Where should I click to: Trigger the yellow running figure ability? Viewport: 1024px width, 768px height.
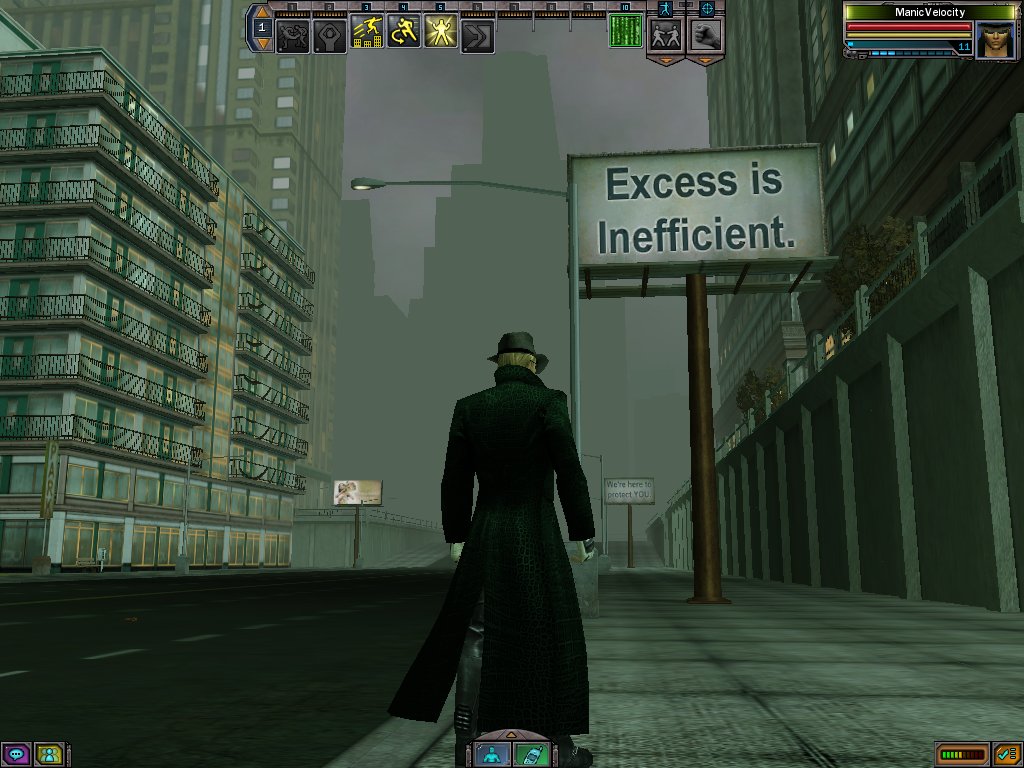(404, 35)
